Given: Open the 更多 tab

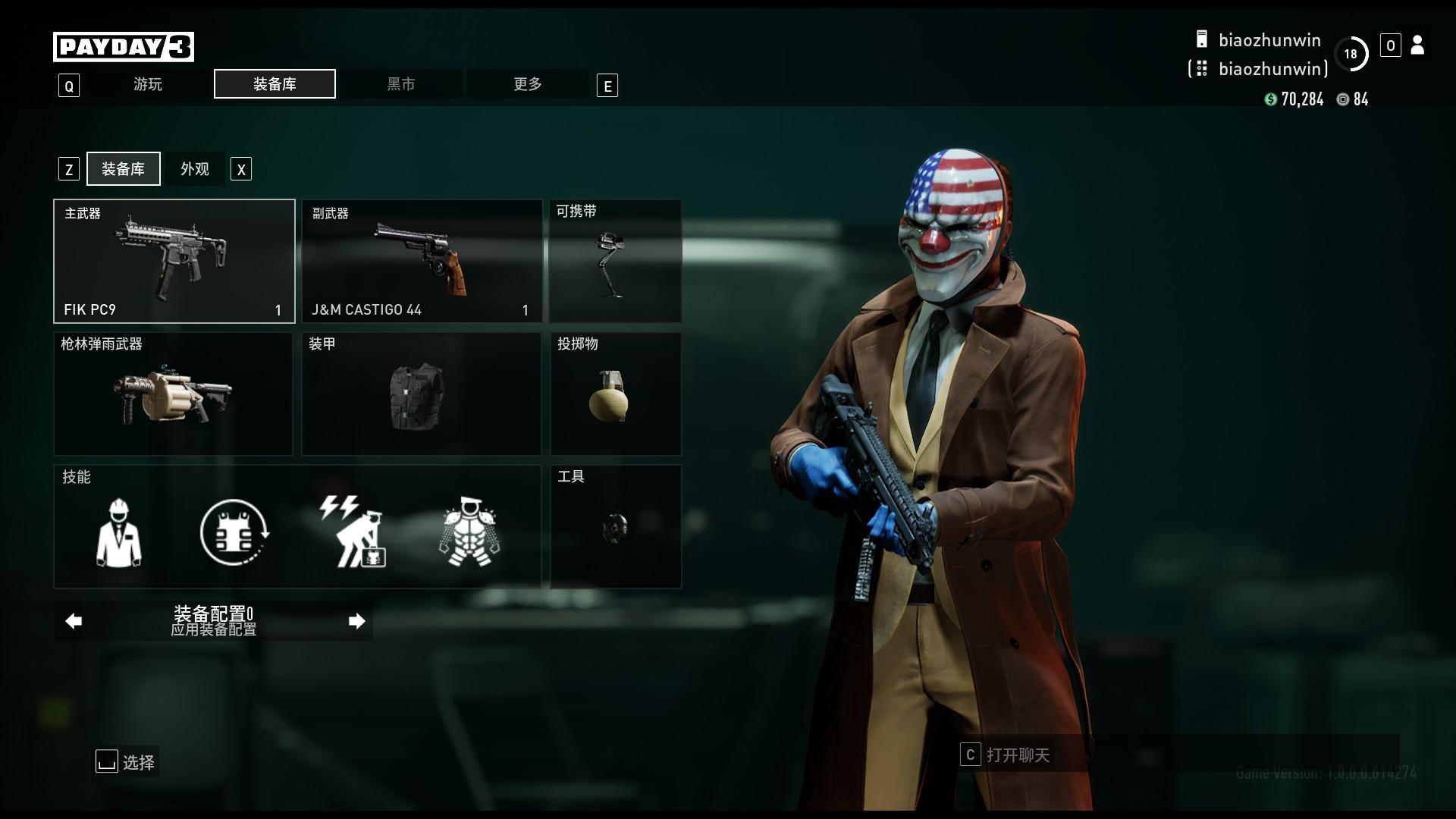Looking at the screenshot, I should [x=527, y=84].
